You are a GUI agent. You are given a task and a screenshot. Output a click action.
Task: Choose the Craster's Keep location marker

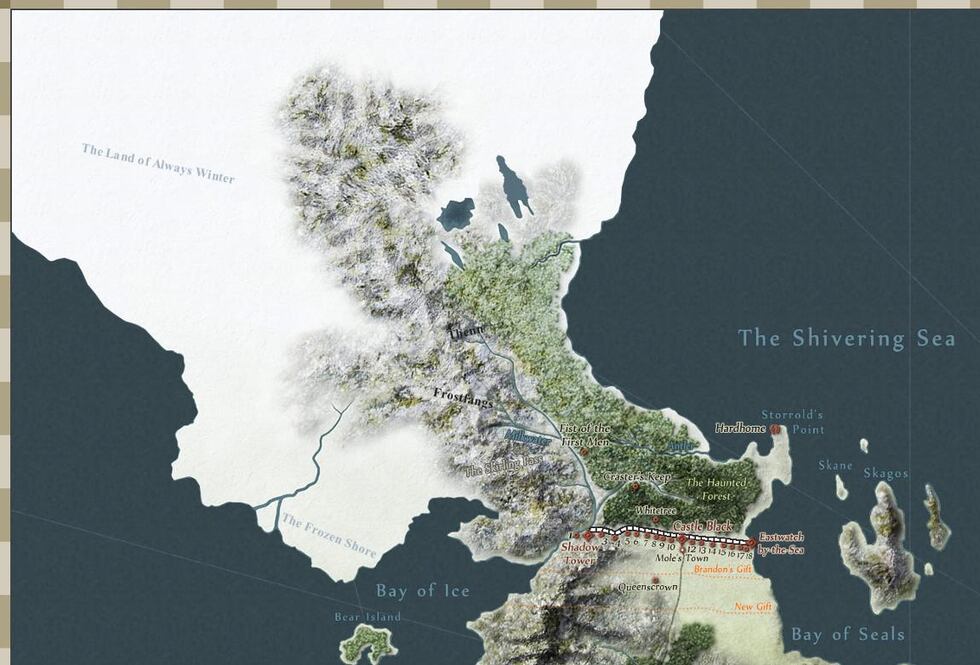(634, 488)
